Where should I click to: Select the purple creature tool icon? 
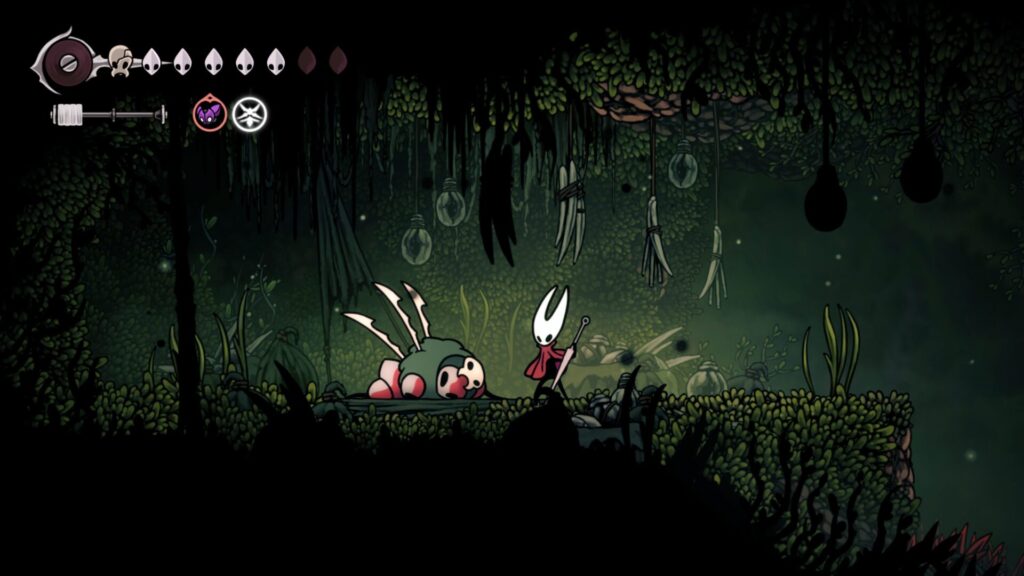[209, 115]
